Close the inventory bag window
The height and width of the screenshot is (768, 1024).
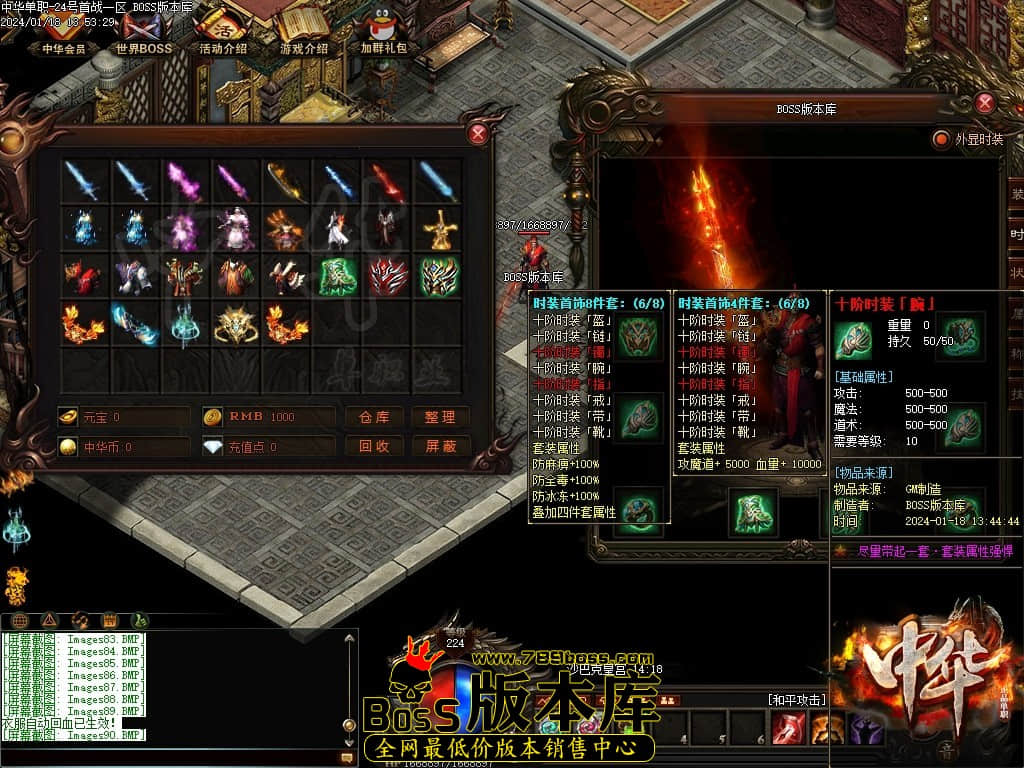(x=479, y=134)
